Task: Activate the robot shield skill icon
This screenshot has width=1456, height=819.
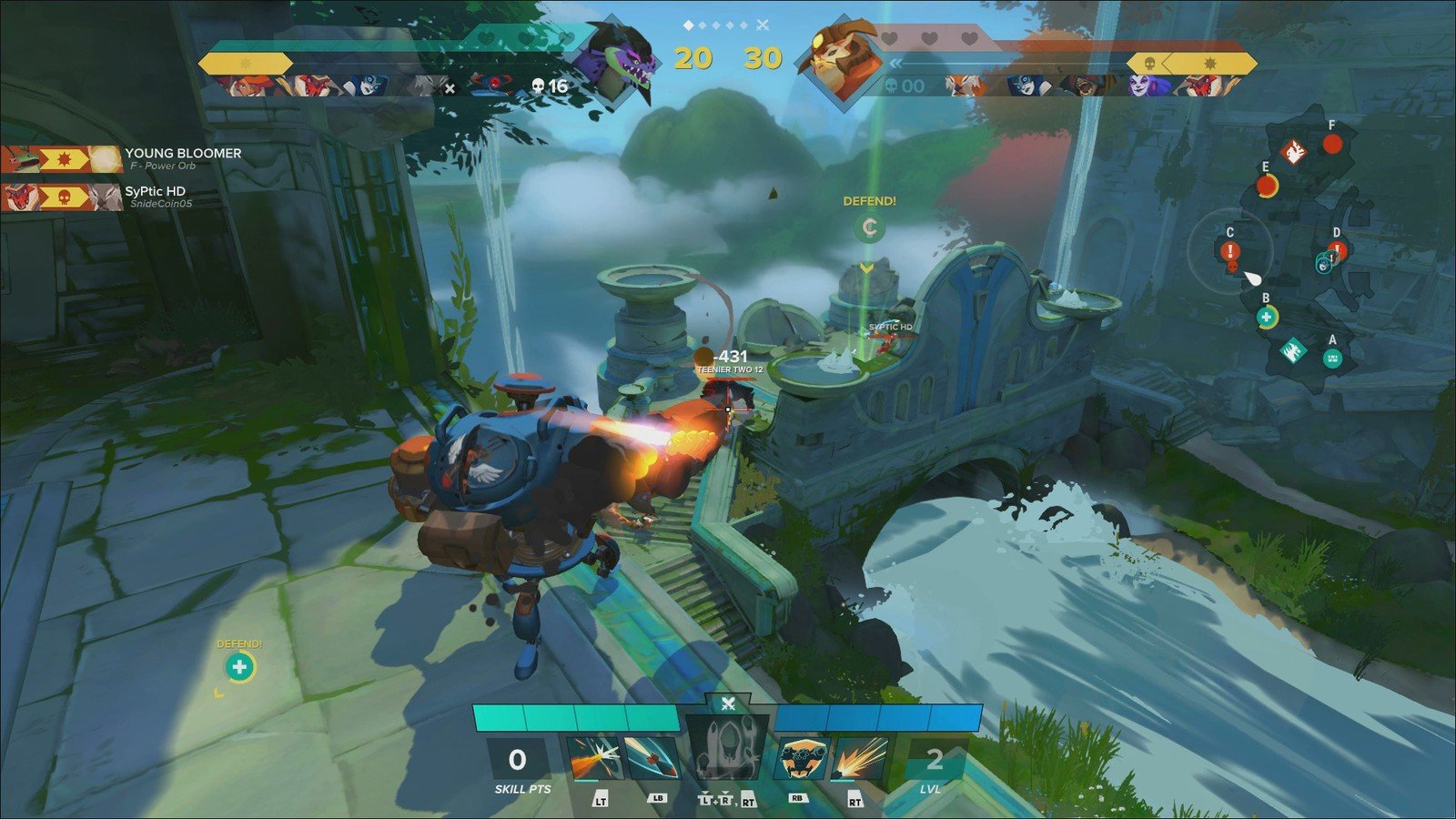Action: (802, 759)
